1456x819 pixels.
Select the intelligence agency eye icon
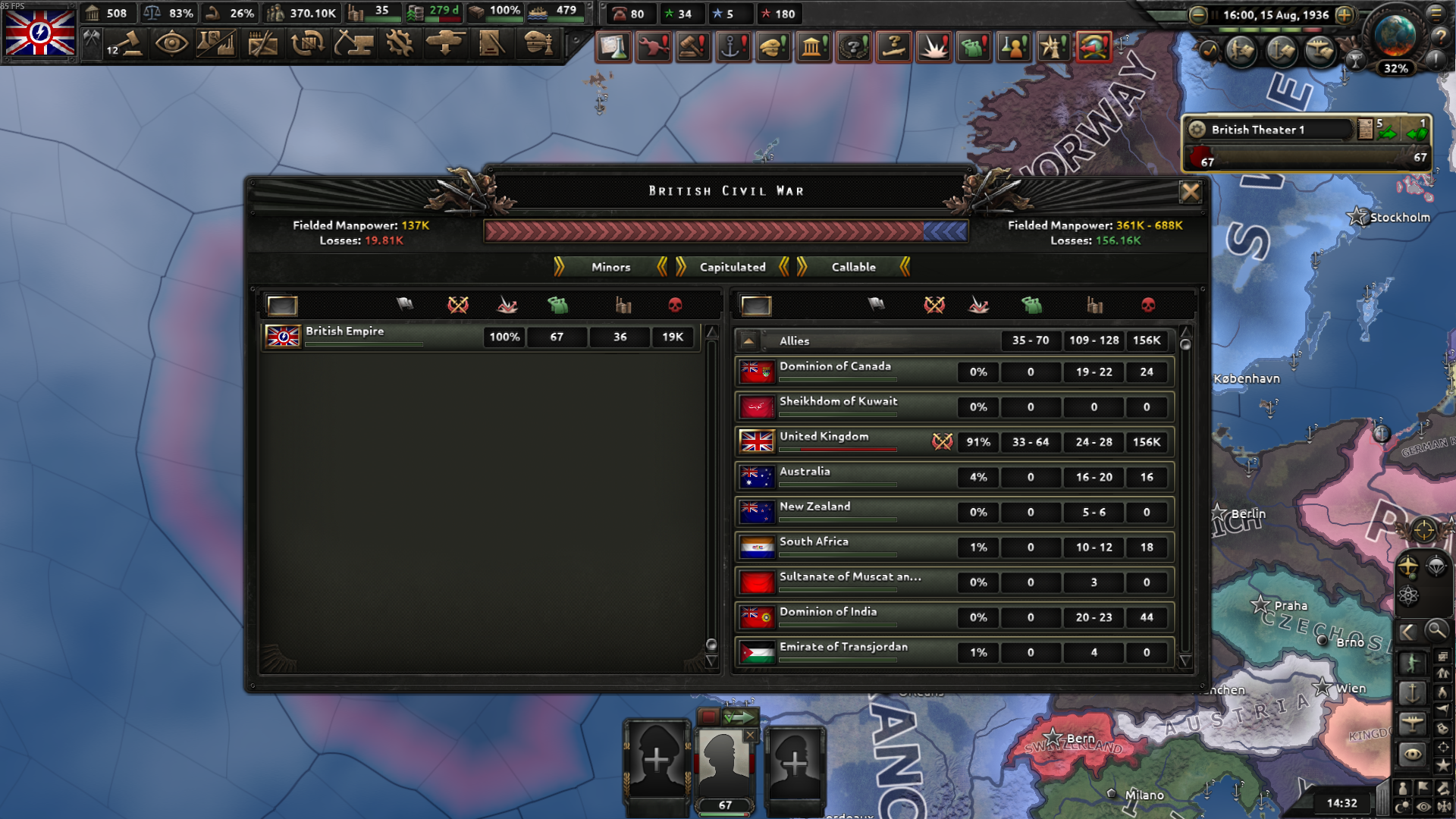pos(171,45)
